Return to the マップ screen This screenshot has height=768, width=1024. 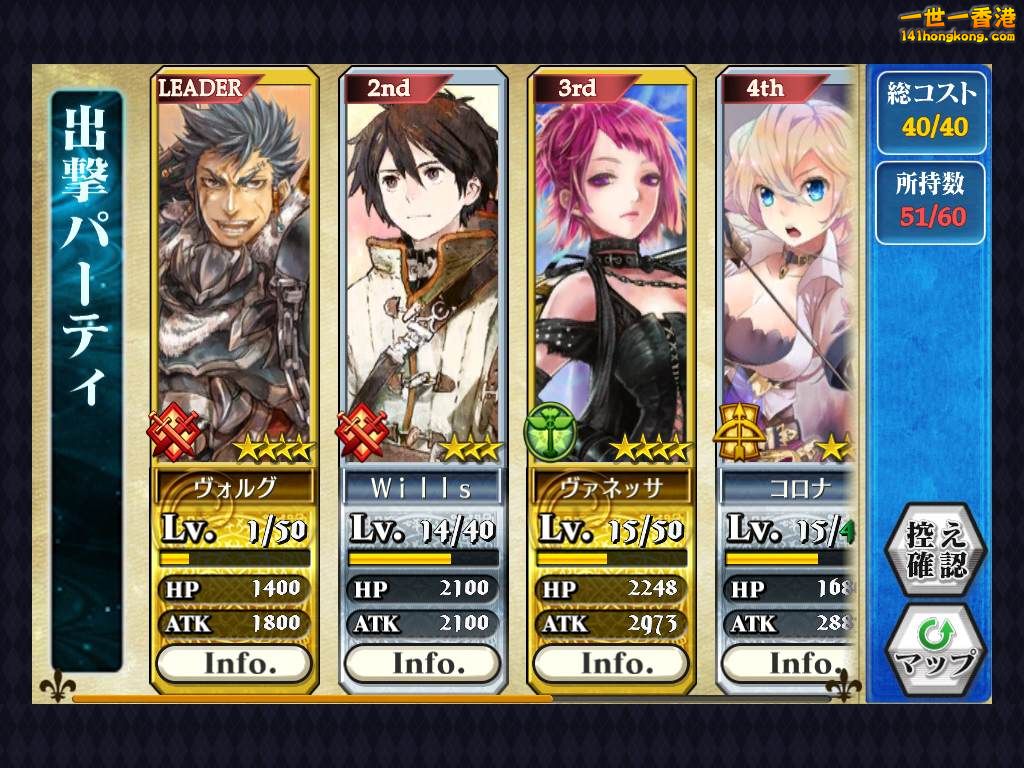pos(936,650)
